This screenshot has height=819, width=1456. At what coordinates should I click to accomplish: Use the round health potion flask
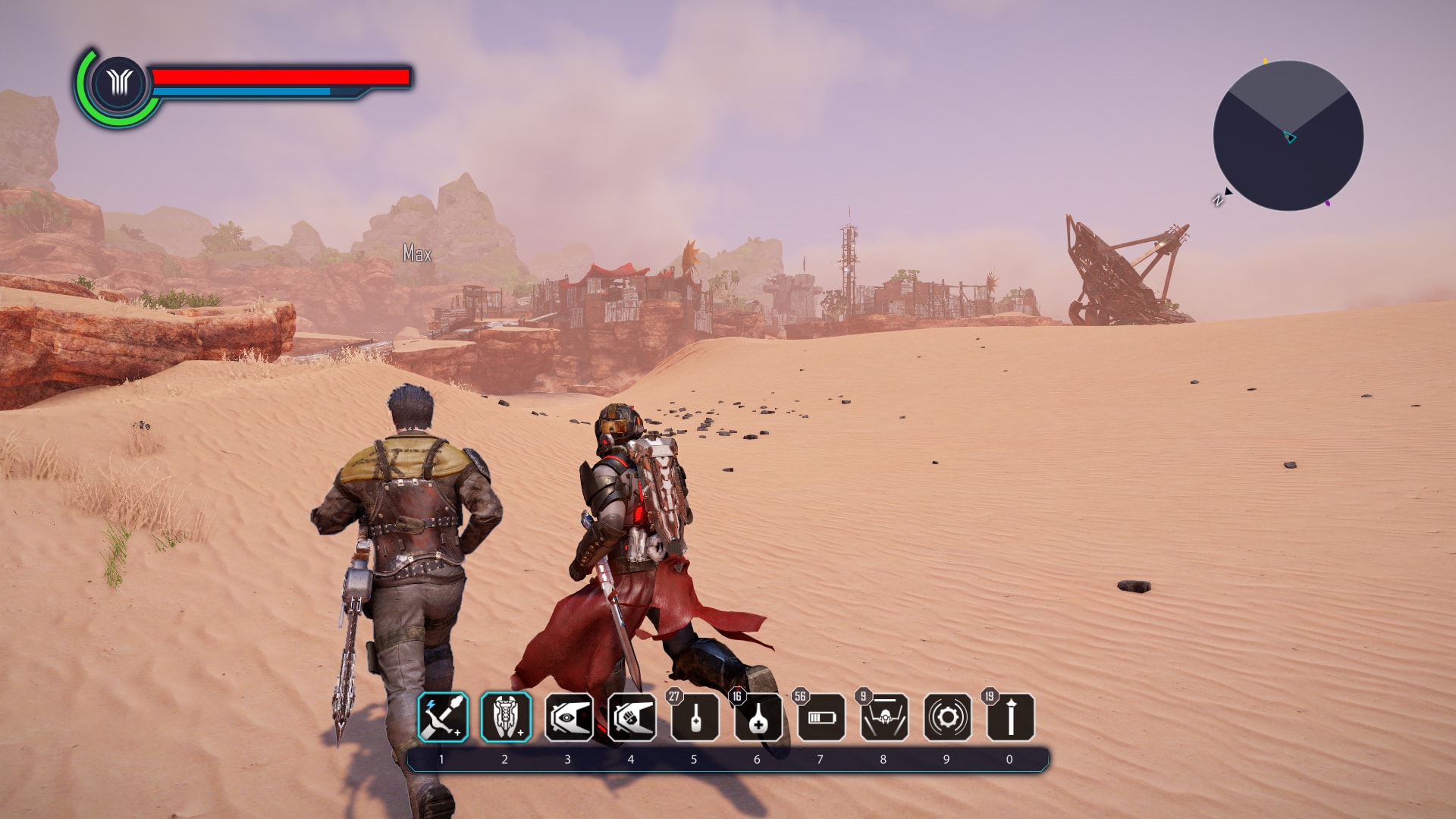(x=758, y=717)
